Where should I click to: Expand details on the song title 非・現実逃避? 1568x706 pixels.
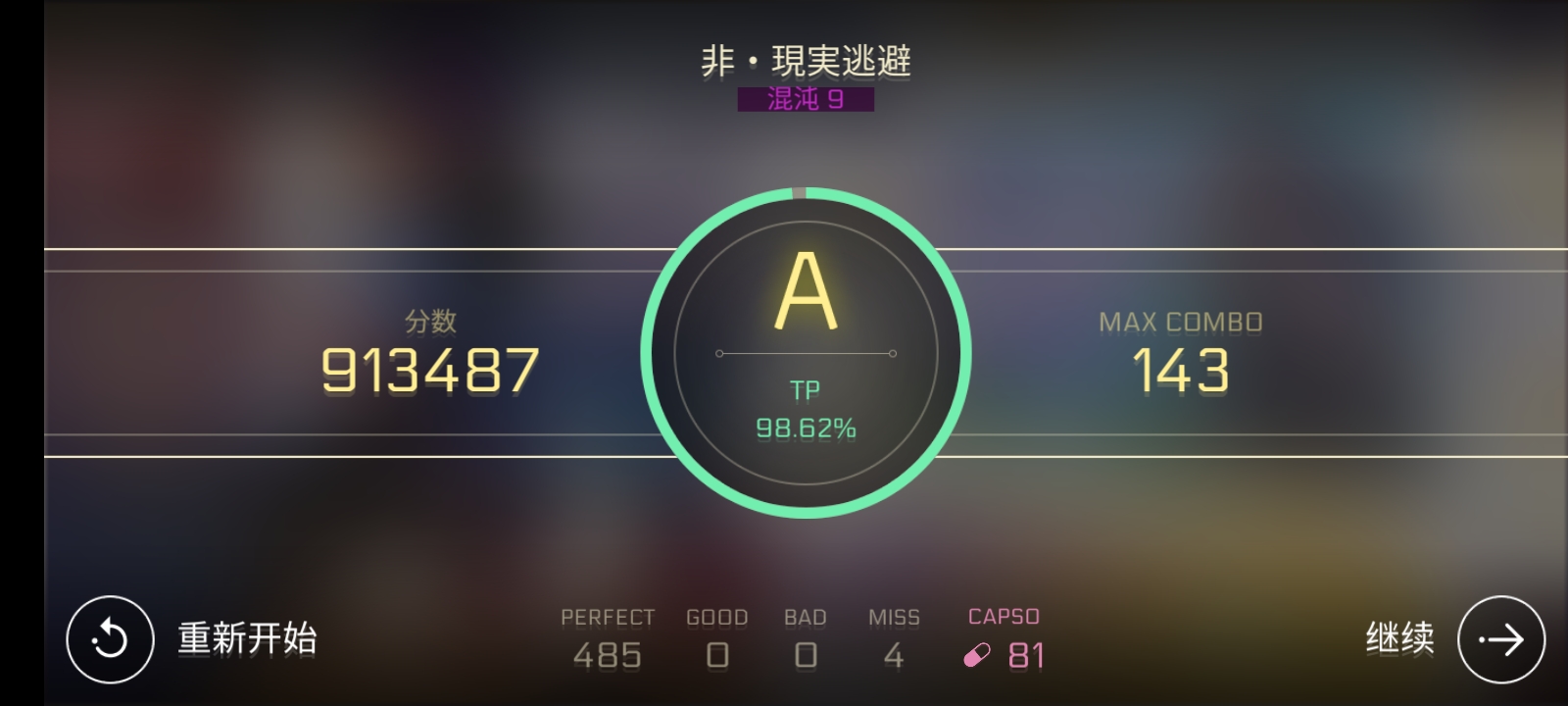[804, 60]
